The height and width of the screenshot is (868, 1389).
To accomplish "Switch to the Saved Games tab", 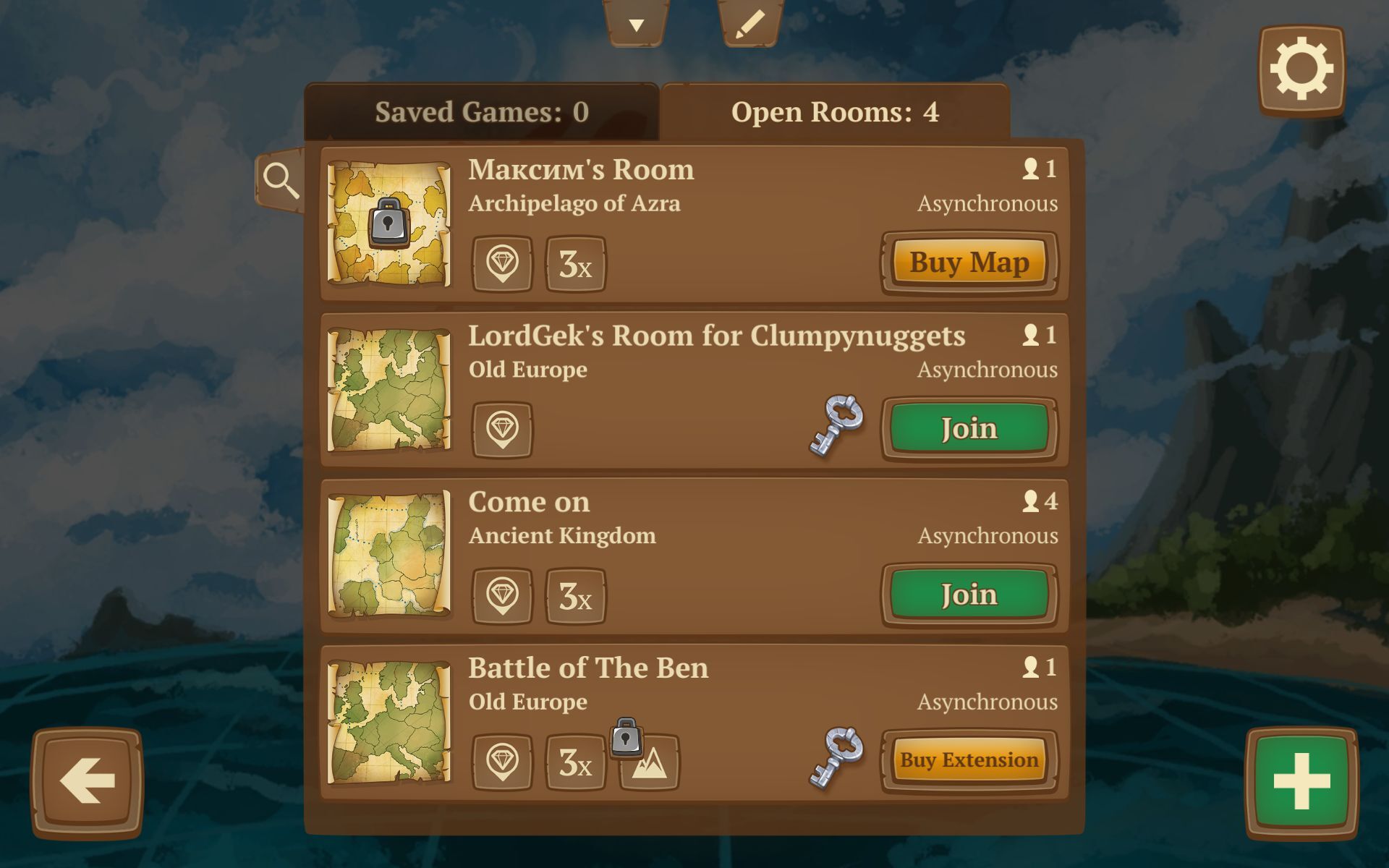I will (481, 112).
